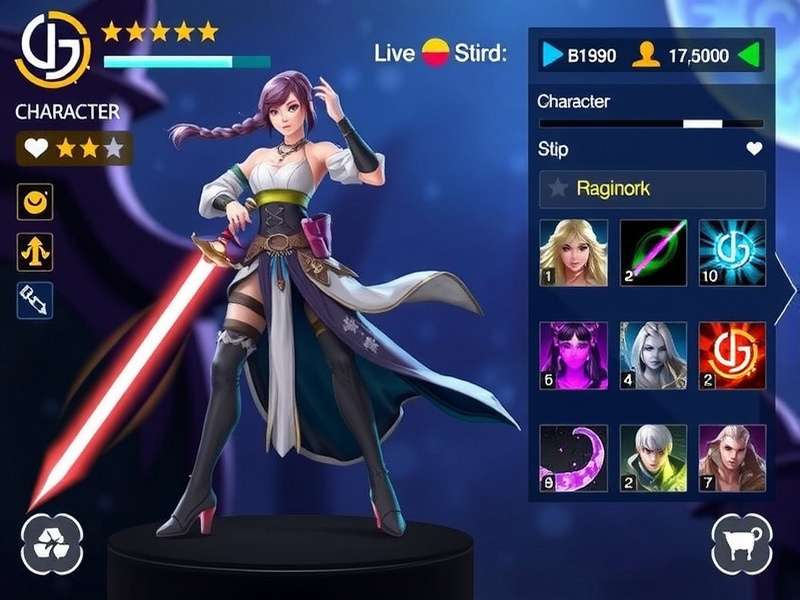The height and width of the screenshot is (600, 800).
Task: Pick the cyan emblem burst skill tile
Action: tap(732, 253)
